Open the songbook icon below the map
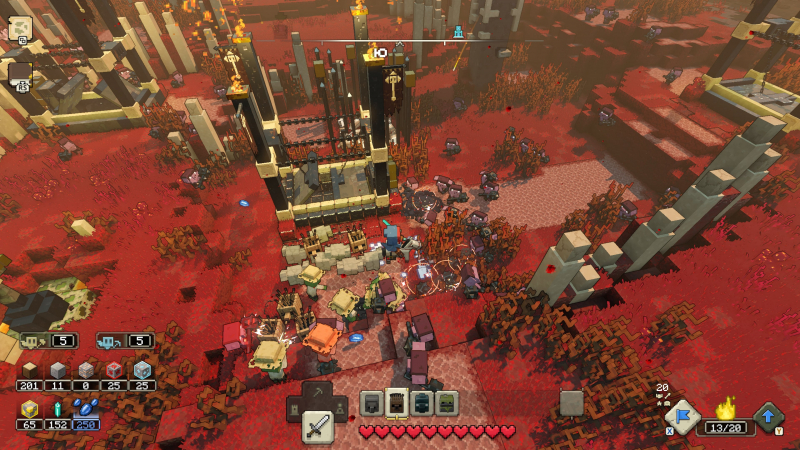Viewport: 800px width, 450px height. coord(20,72)
